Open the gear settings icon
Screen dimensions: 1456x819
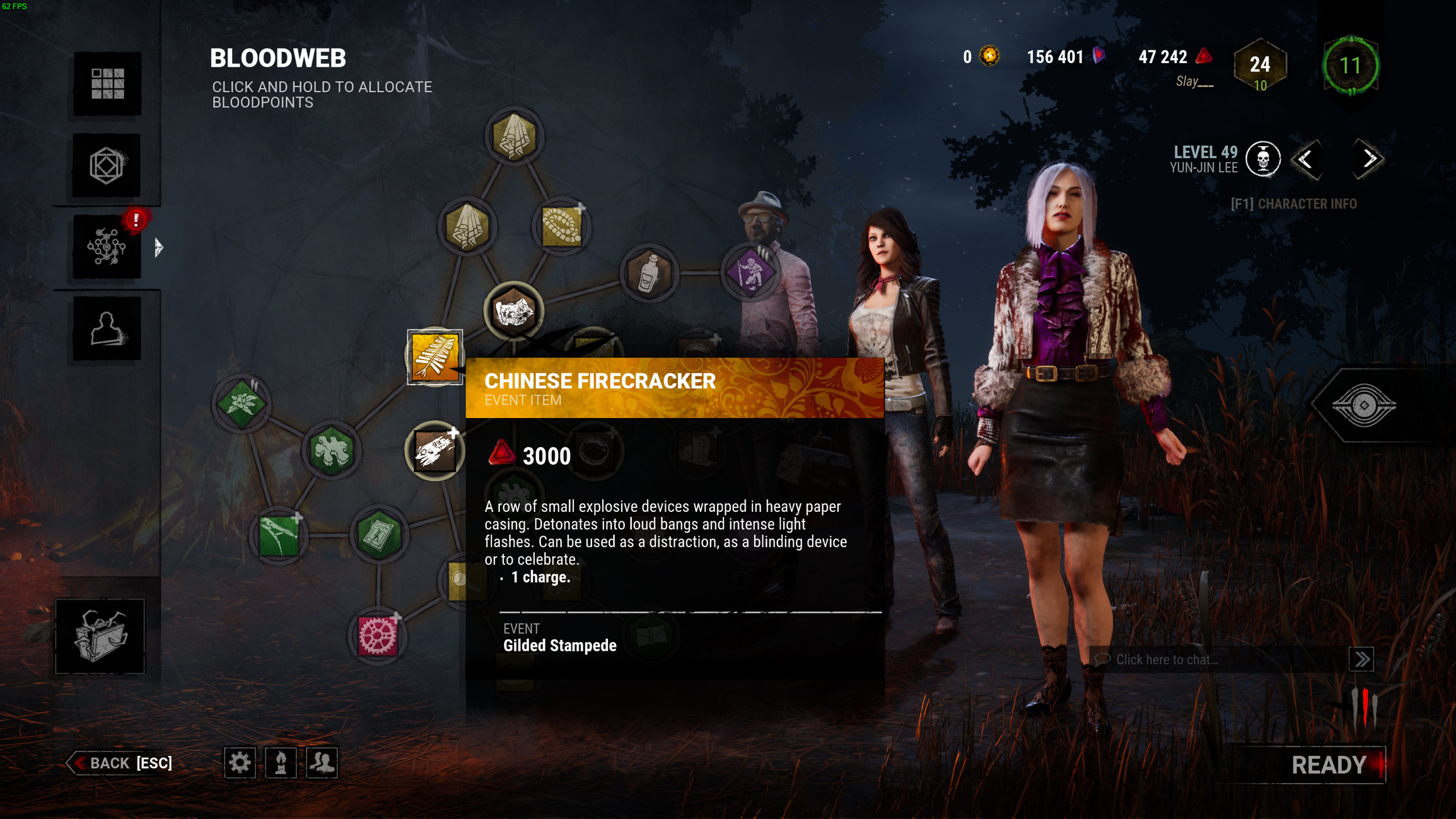tap(240, 763)
